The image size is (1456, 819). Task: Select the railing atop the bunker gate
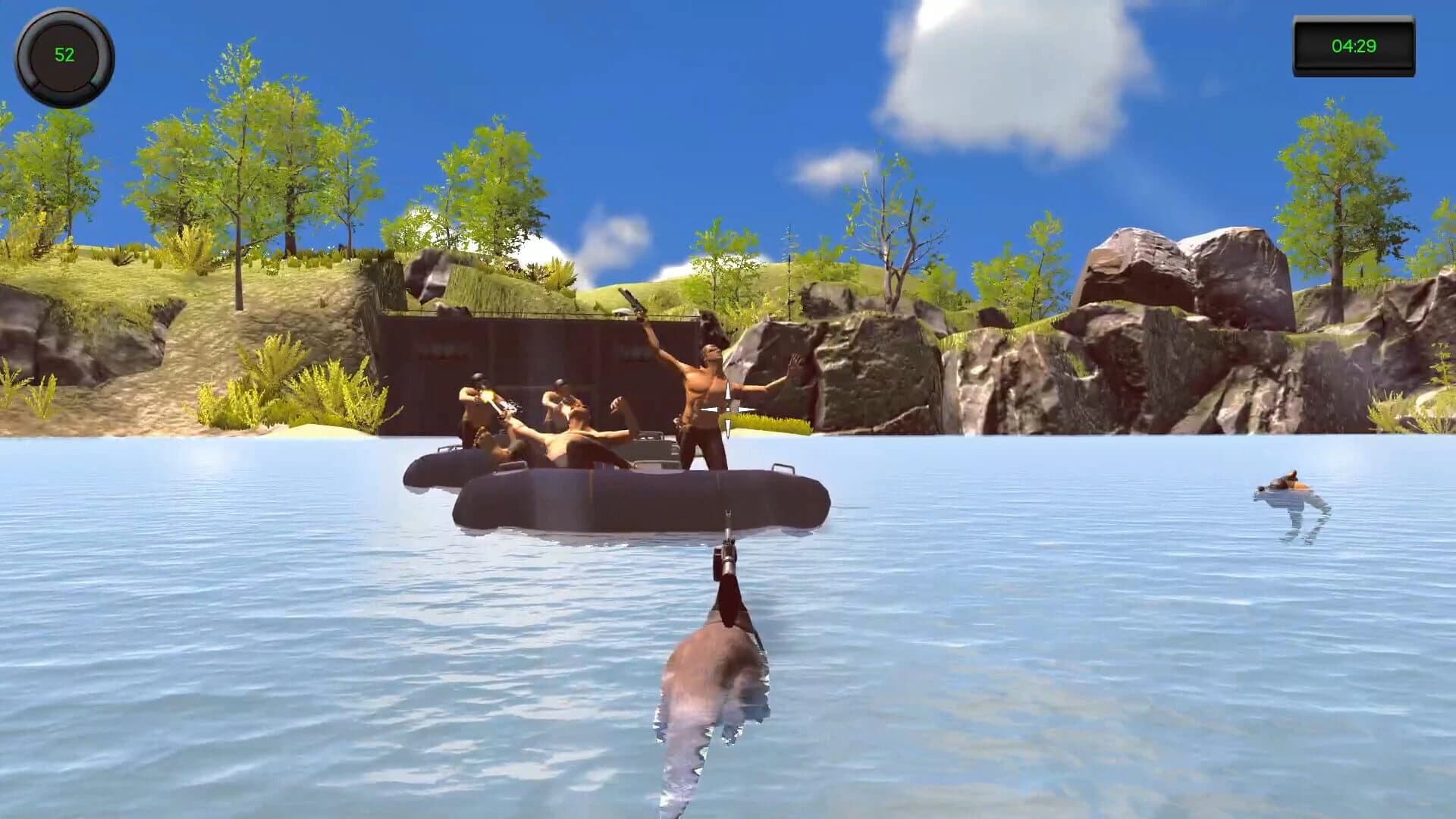(x=531, y=312)
